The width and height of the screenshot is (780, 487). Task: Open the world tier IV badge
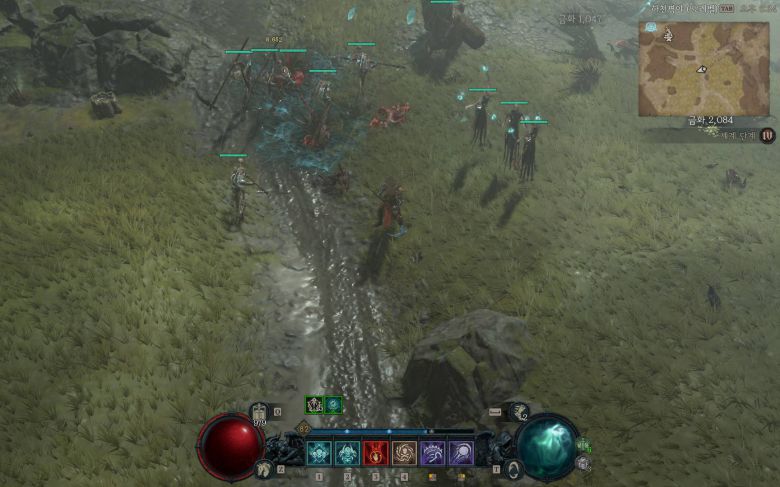[767, 136]
